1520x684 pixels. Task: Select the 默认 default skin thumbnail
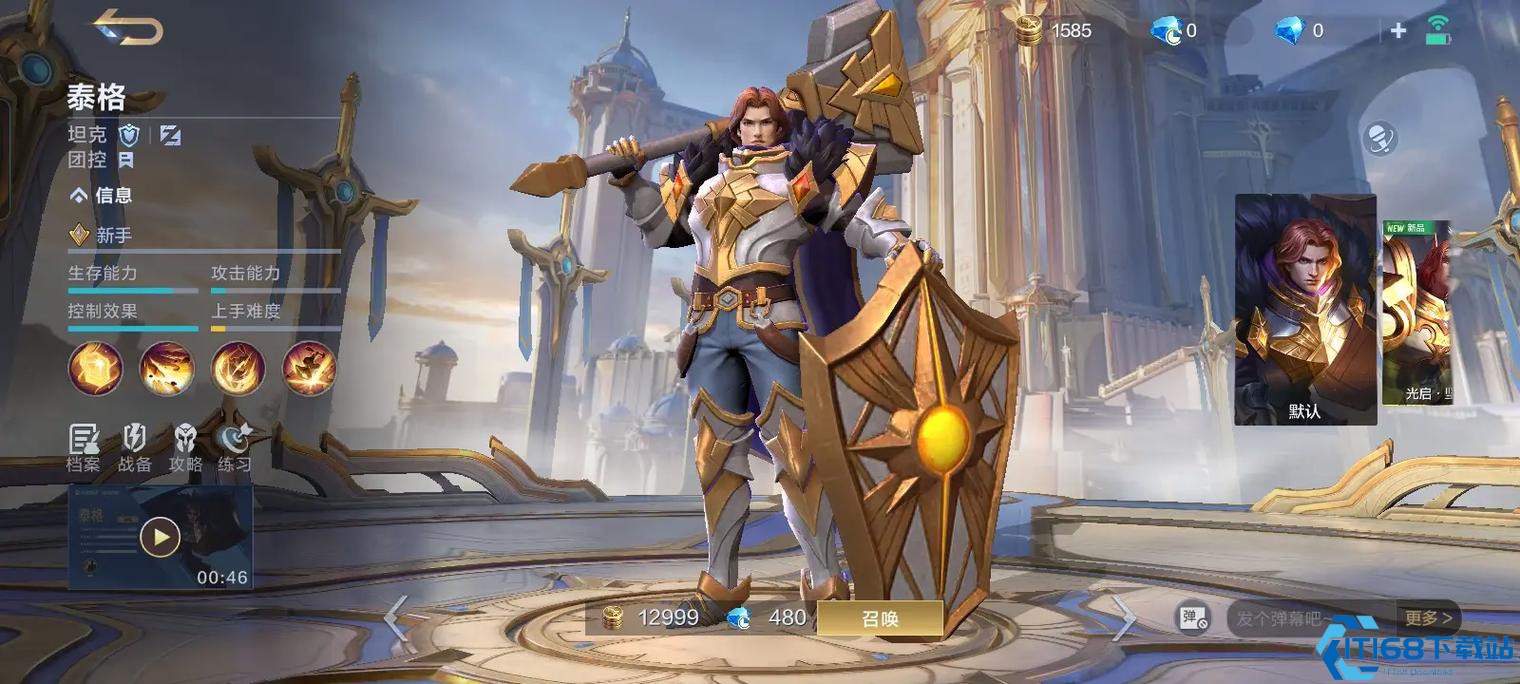[1305, 309]
